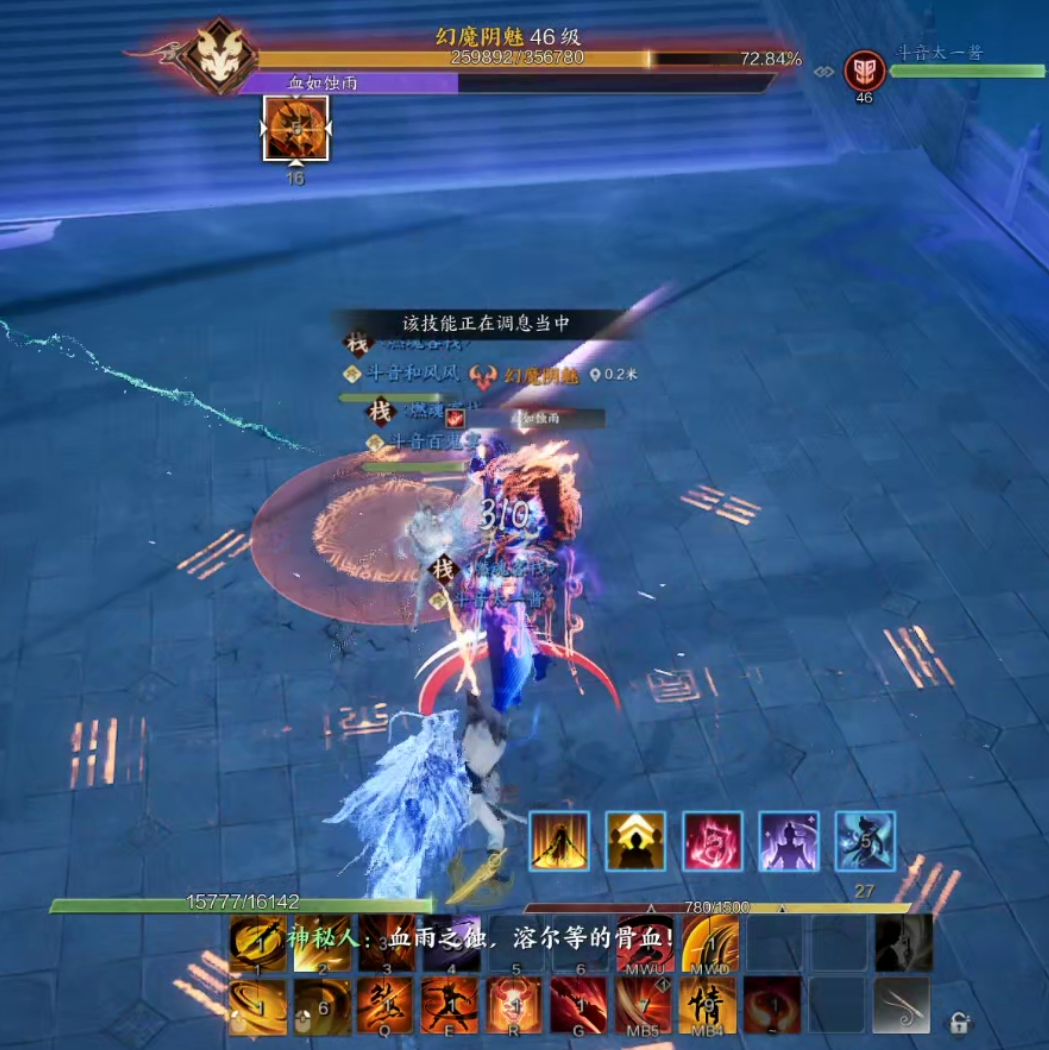
Task: Use the skill slot bound to MB5
Action: coord(643,1004)
